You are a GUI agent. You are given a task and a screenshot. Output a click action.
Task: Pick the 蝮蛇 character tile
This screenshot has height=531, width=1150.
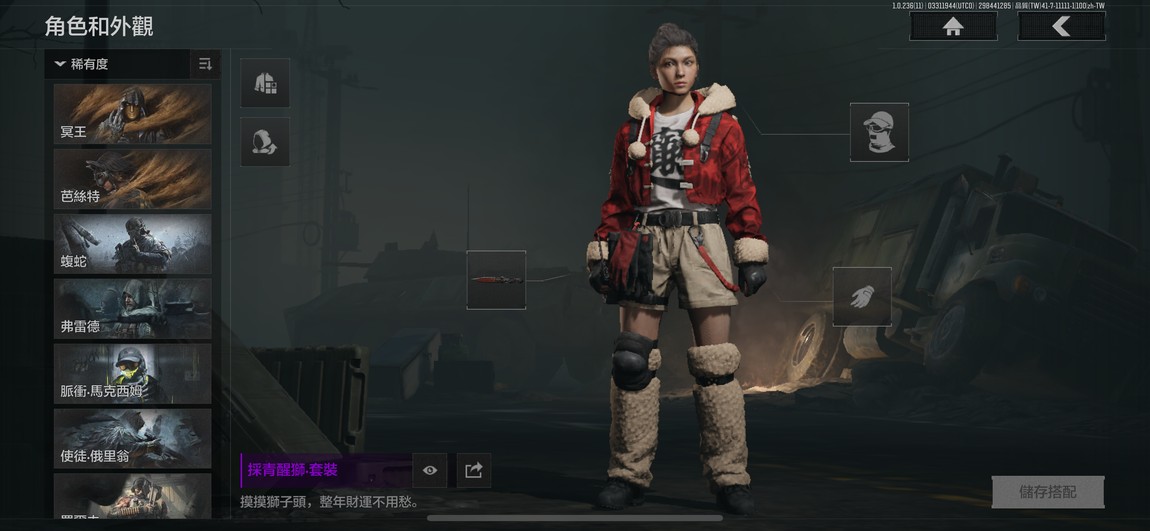pyautogui.click(x=133, y=244)
